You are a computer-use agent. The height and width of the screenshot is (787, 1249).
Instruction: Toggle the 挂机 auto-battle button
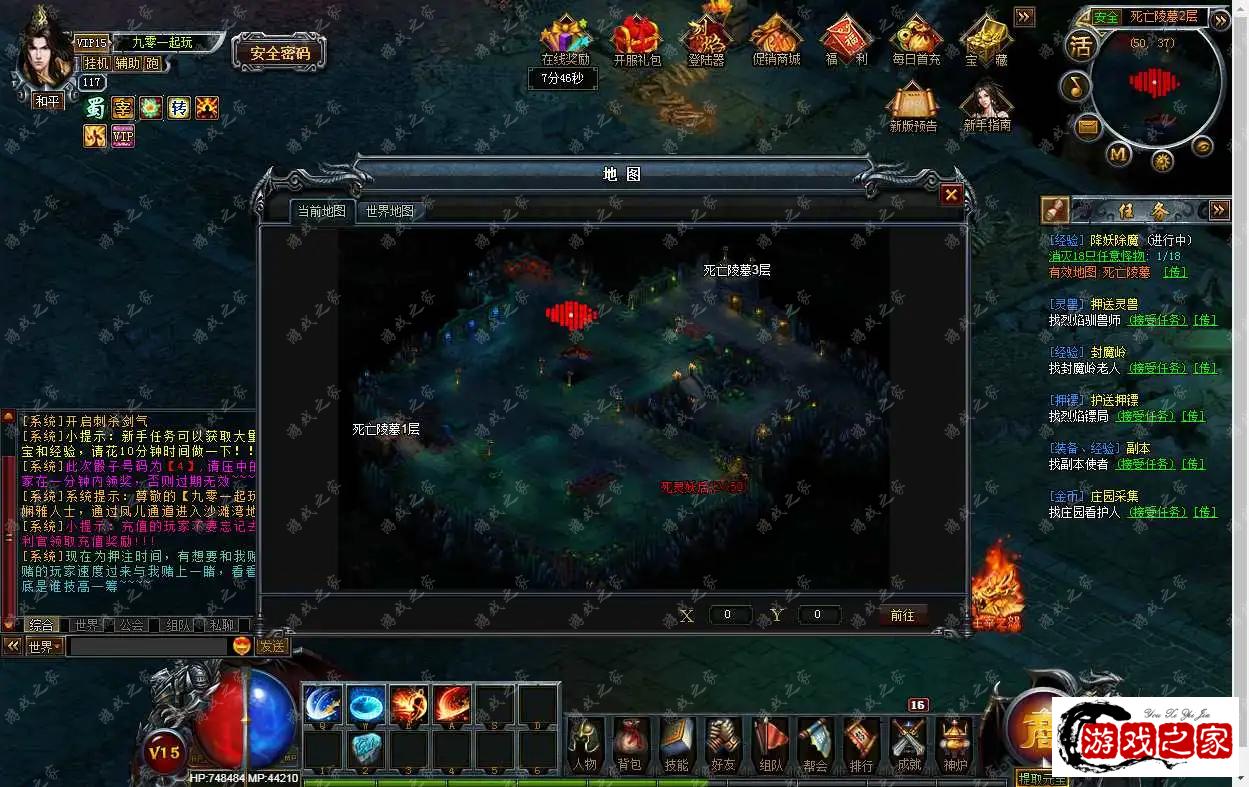point(96,63)
